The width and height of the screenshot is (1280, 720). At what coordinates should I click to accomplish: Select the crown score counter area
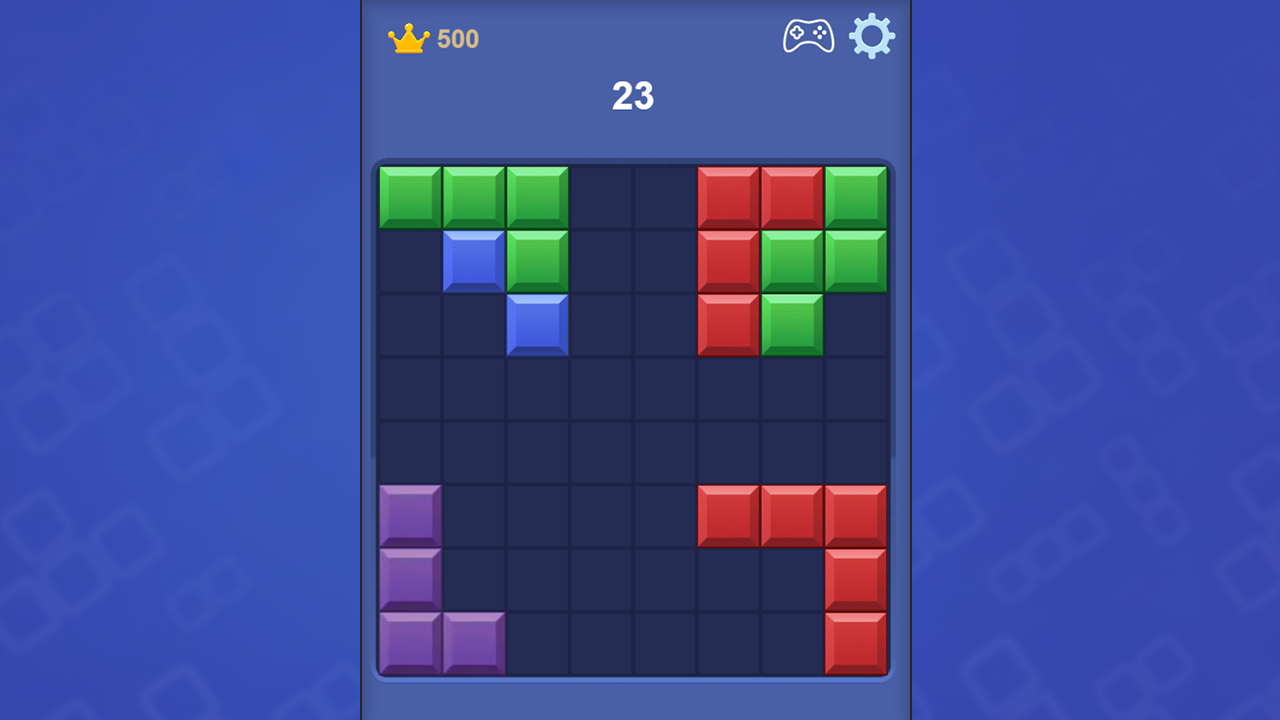point(433,37)
